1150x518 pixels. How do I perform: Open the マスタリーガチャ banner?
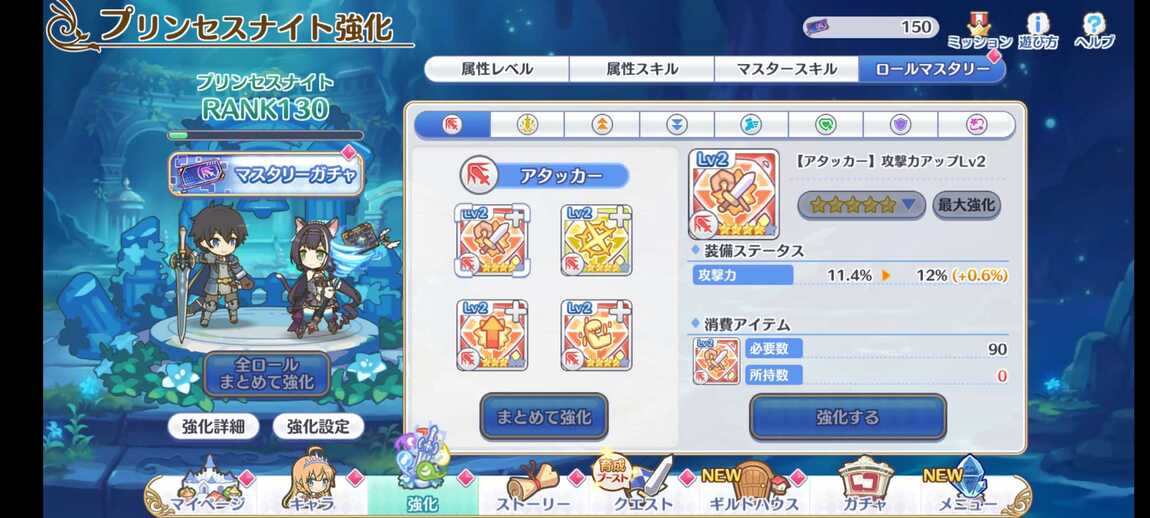click(266, 175)
